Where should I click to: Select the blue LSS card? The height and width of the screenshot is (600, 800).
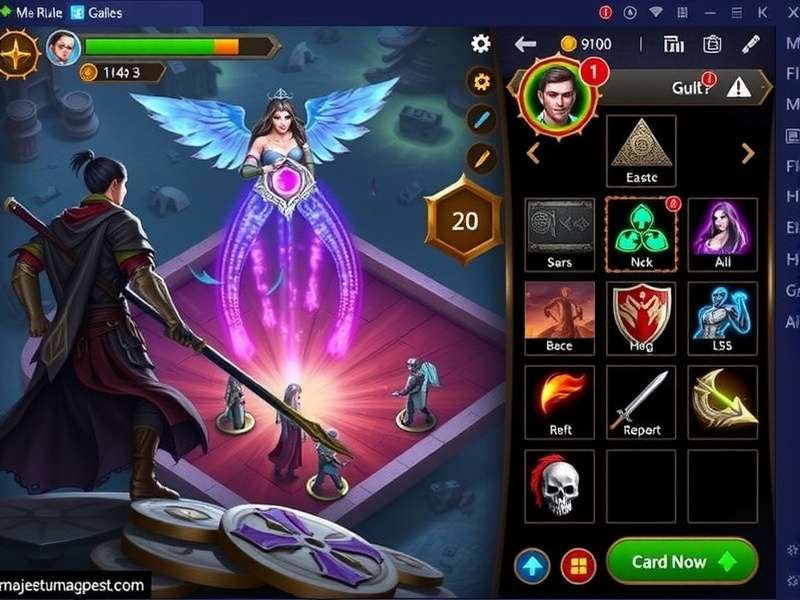(x=723, y=317)
